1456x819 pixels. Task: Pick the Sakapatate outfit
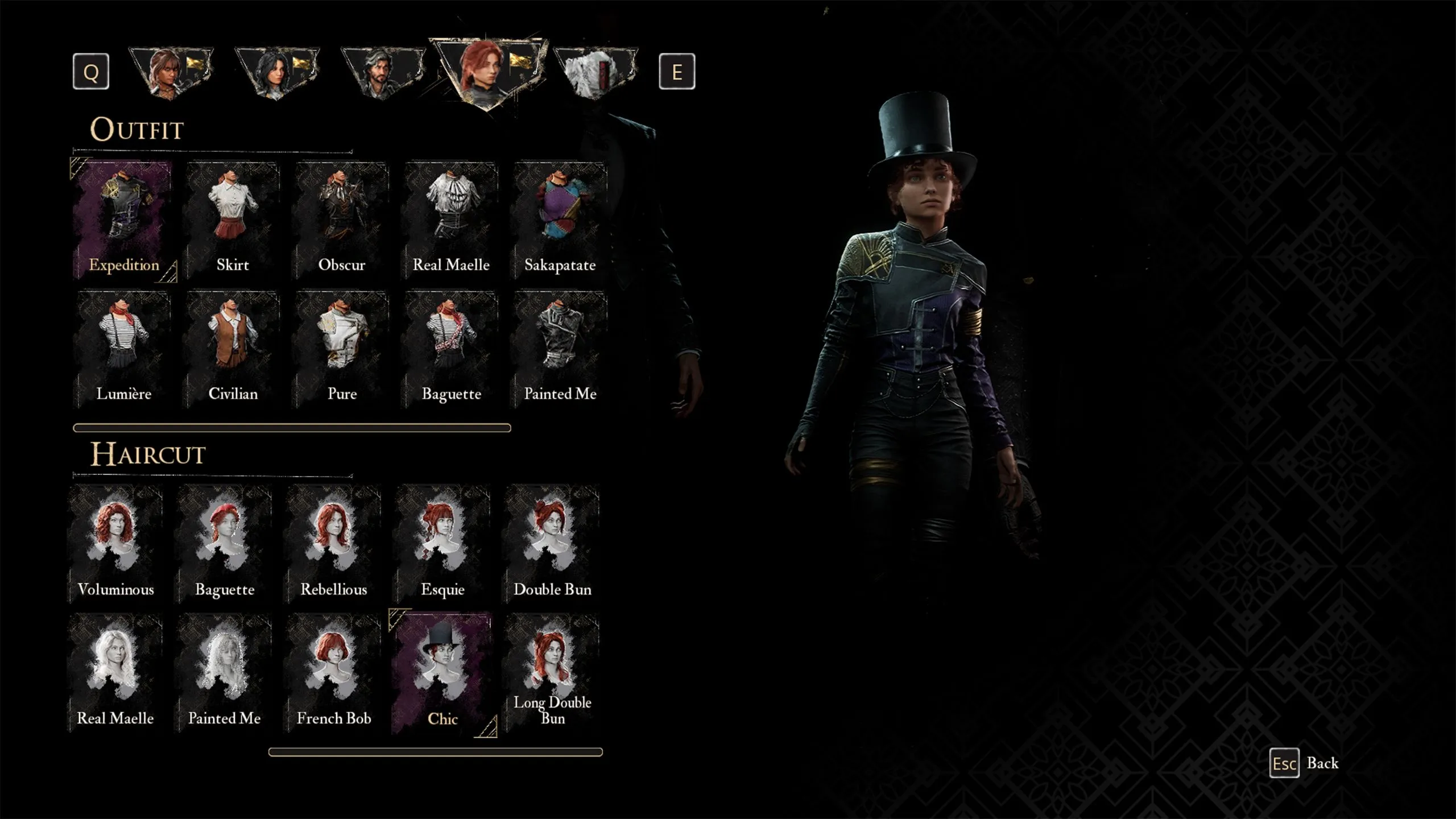pyautogui.click(x=560, y=222)
